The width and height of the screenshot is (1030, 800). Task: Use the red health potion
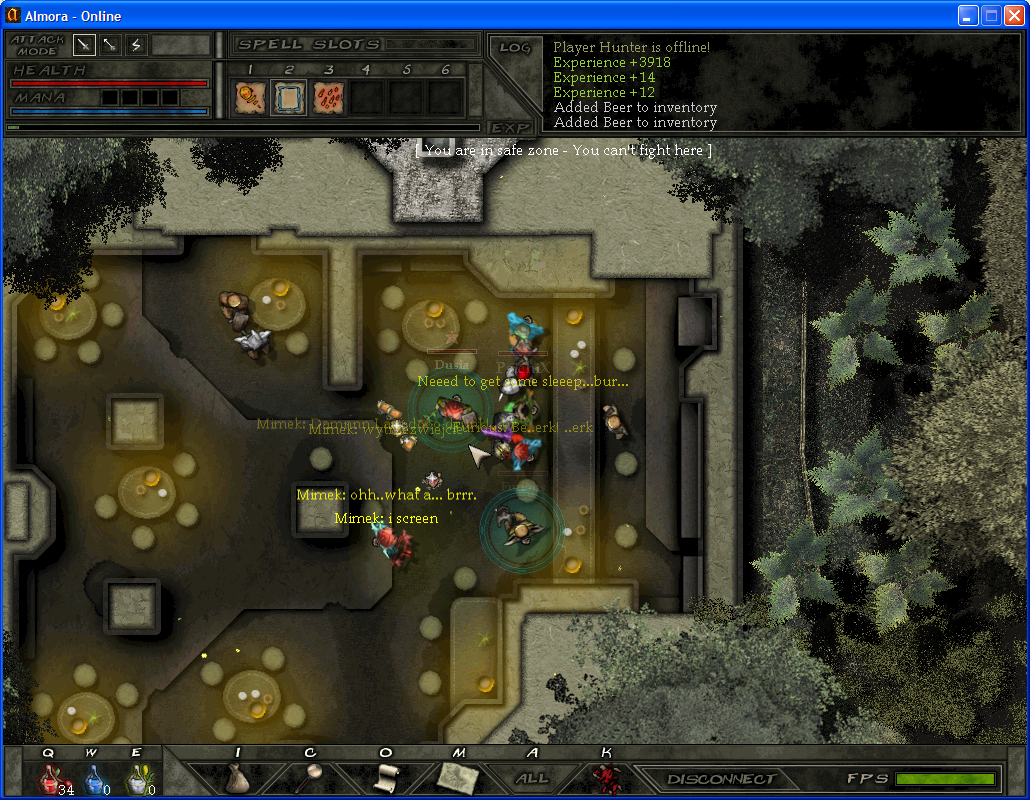tap(51, 778)
